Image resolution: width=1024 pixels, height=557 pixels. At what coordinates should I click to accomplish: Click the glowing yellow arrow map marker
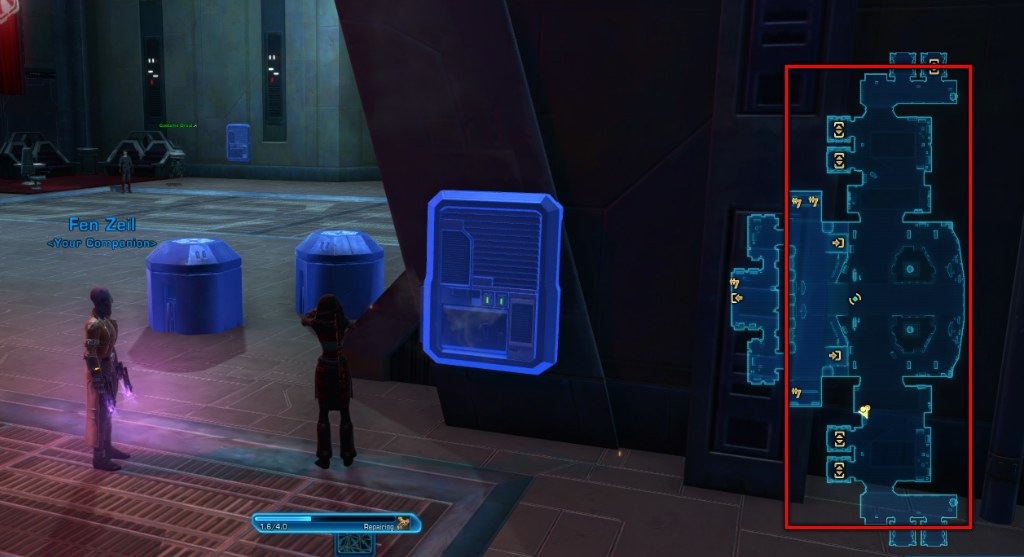coord(863,408)
